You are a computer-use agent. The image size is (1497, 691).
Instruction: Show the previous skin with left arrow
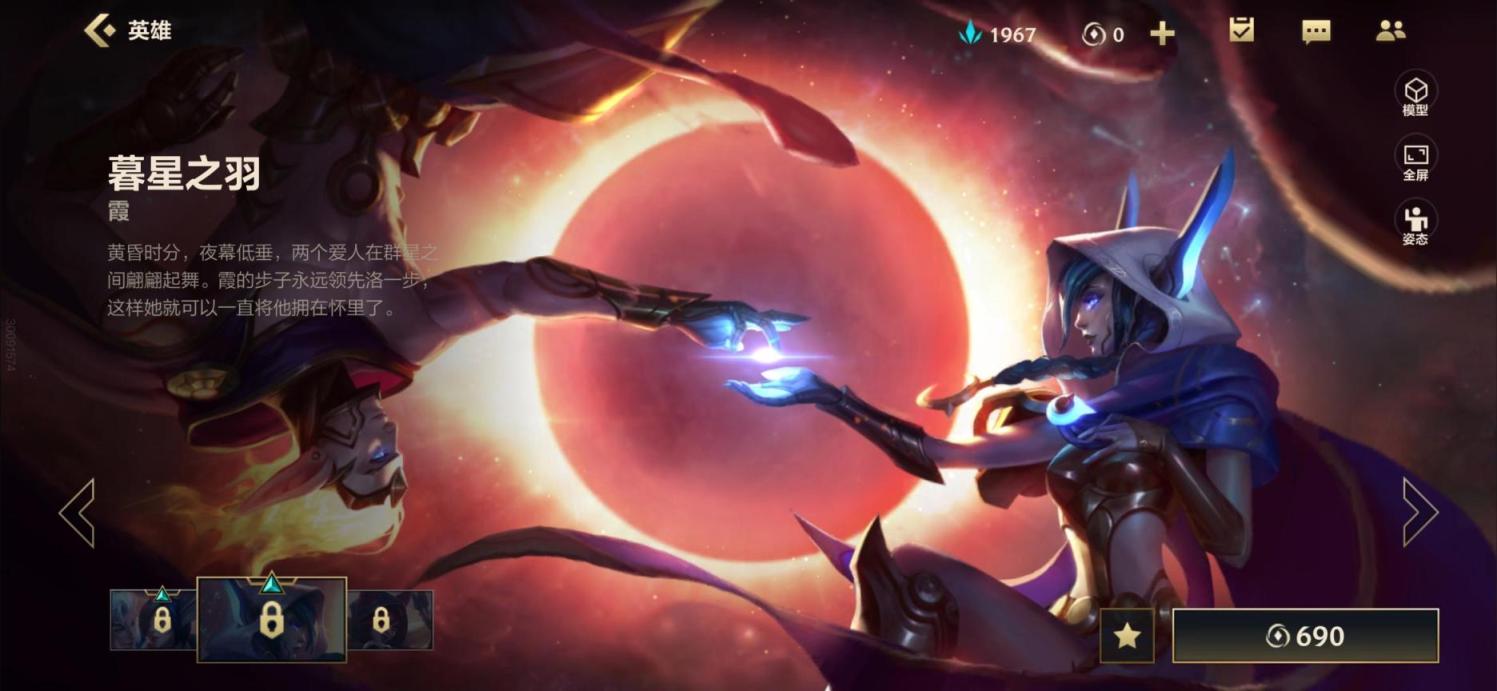[x=77, y=512]
